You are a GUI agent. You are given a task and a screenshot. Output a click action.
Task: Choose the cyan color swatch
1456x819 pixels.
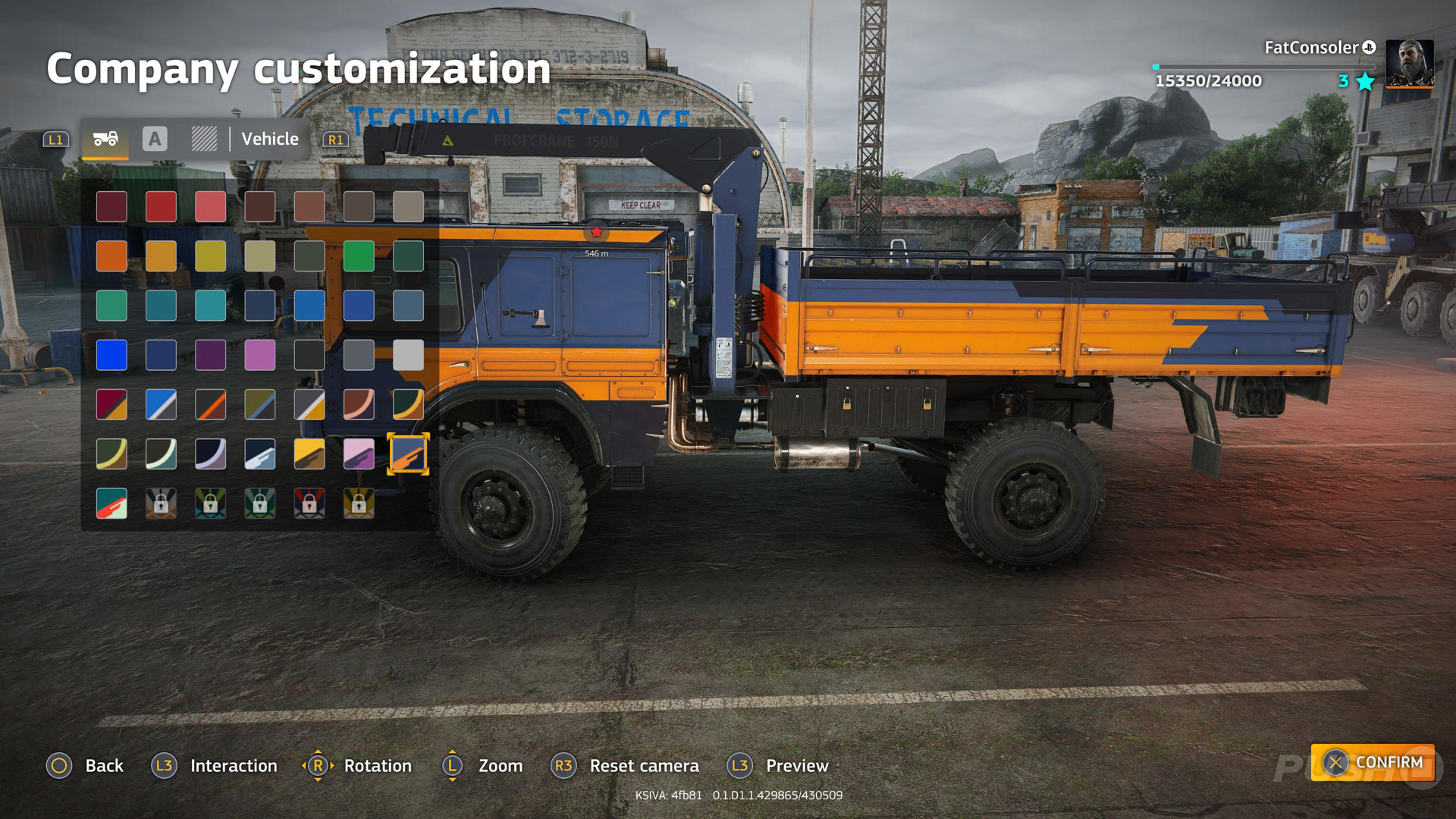pyautogui.click(x=210, y=306)
